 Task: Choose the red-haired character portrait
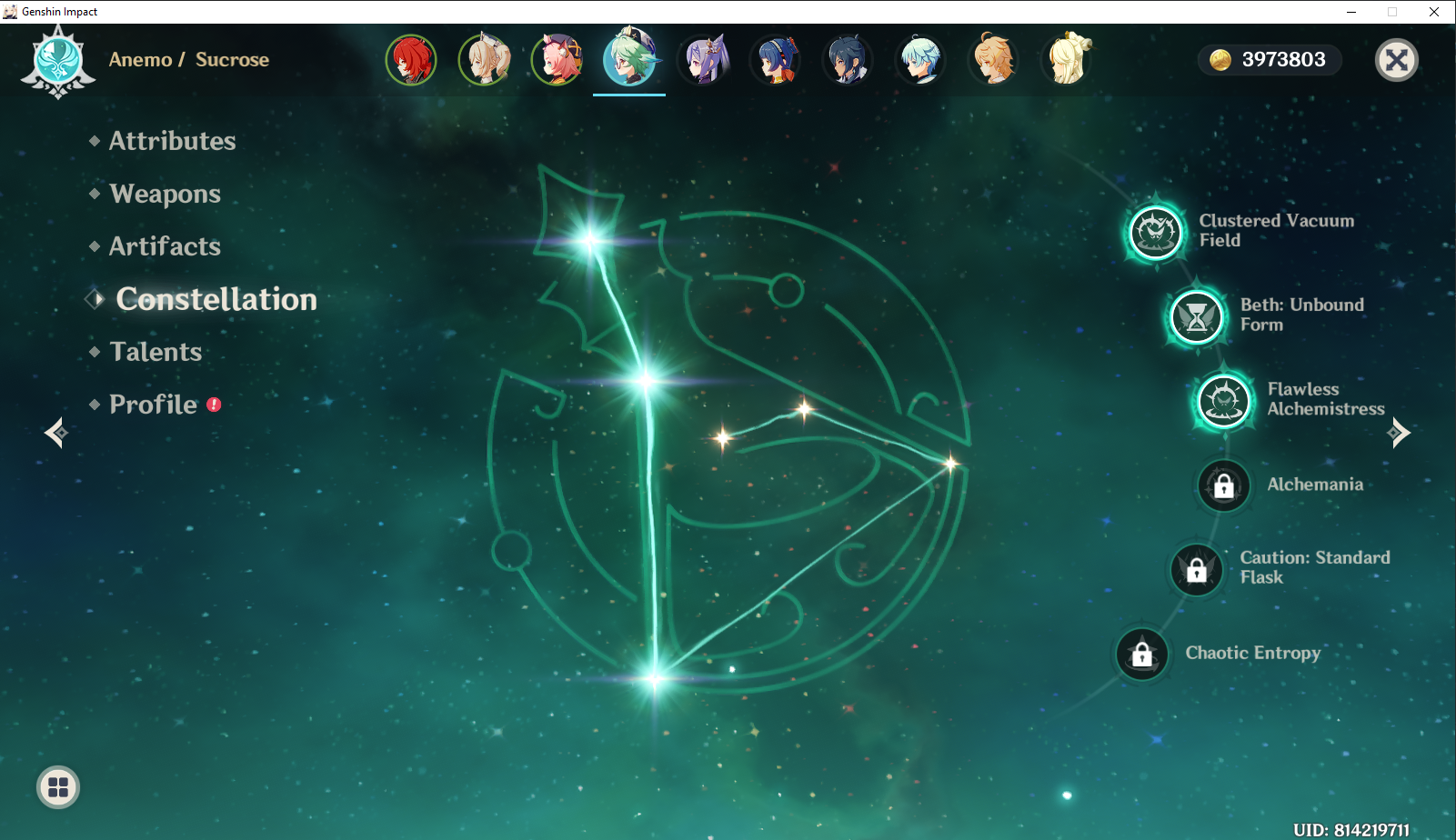(411, 60)
